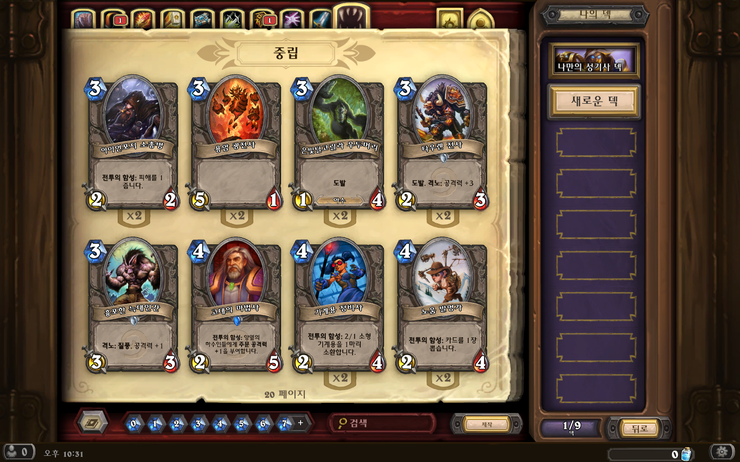Go back with the 뒤로 button
The image size is (740, 462).
pos(639,428)
